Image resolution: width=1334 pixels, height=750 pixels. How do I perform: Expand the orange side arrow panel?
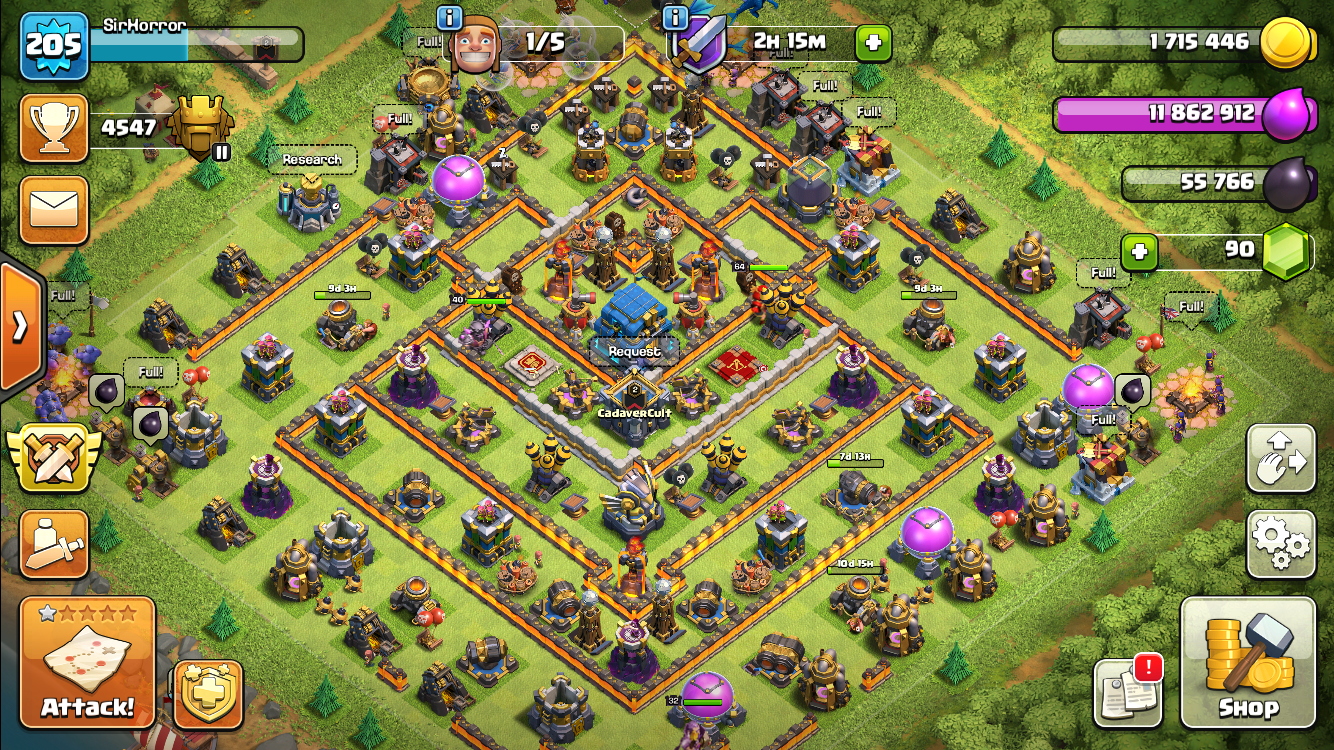(20, 326)
